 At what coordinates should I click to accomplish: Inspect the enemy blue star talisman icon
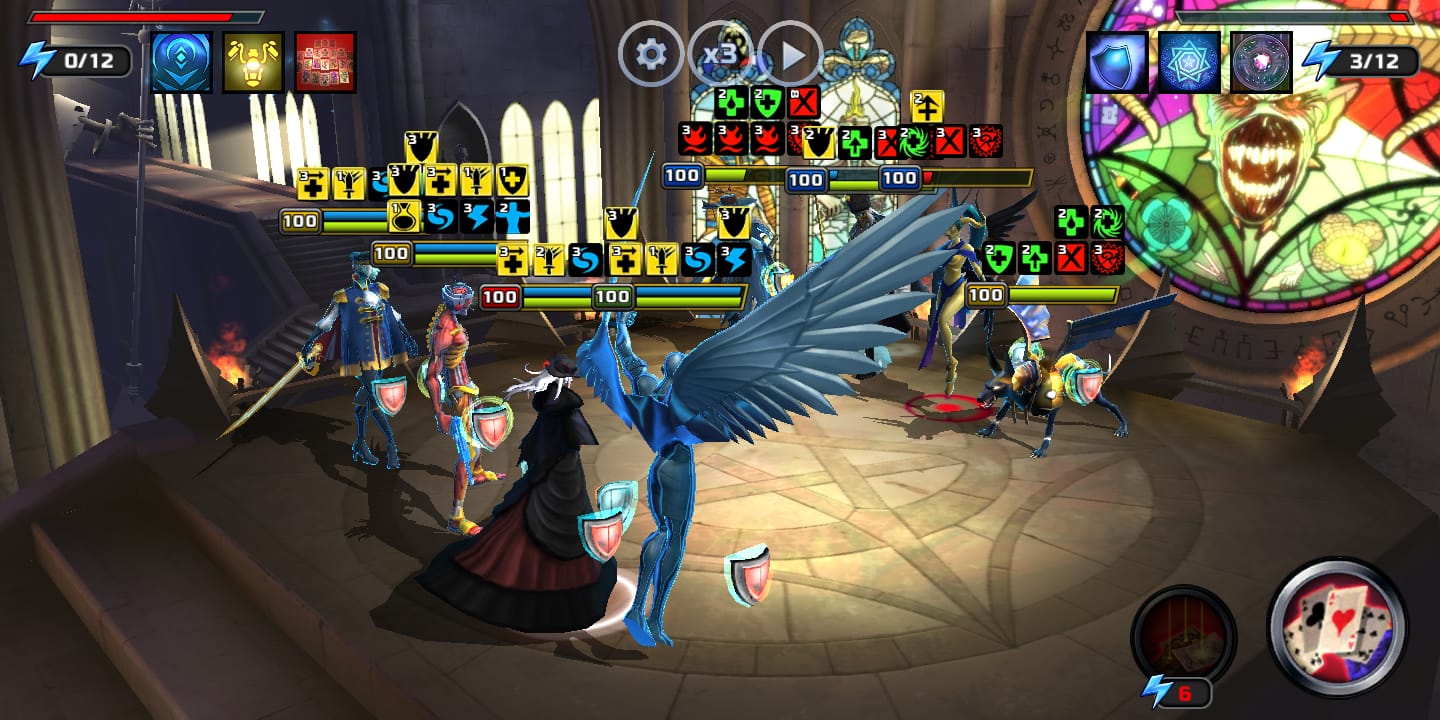coord(1190,62)
